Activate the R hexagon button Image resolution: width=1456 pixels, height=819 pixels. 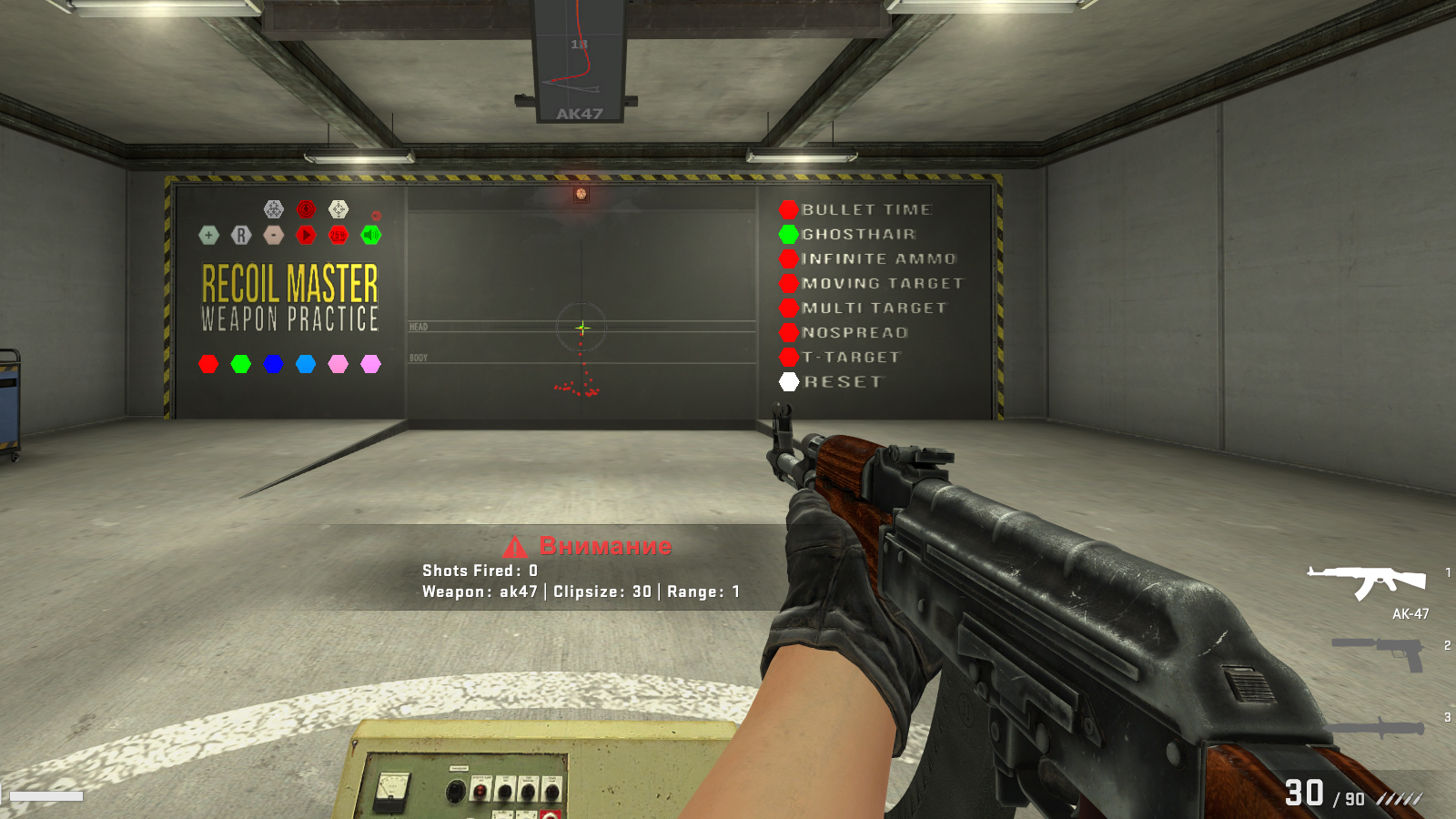pos(241,235)
